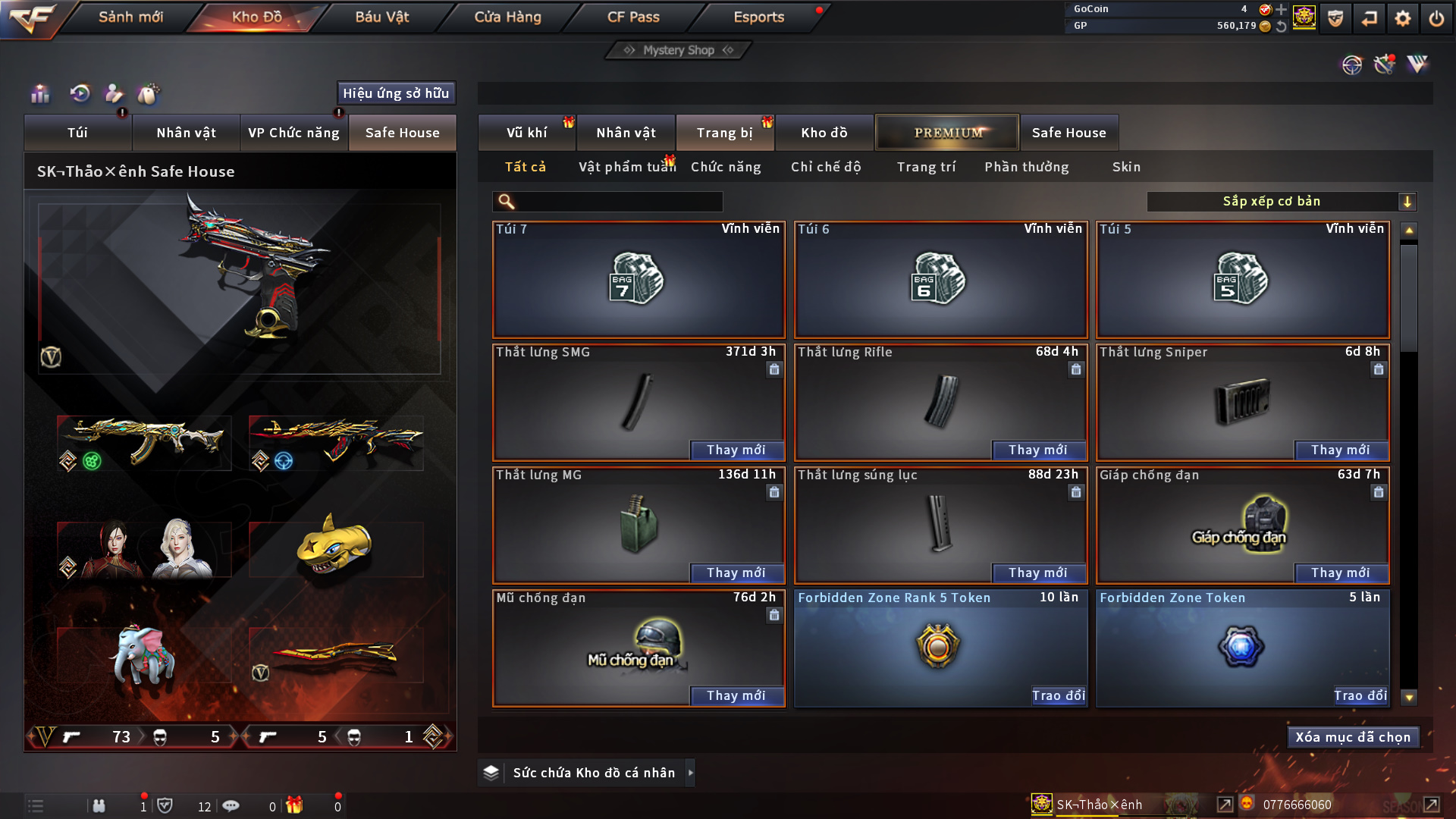Click the power exit button
The image size is (1456, 819).
click(x=1436, y=18)
